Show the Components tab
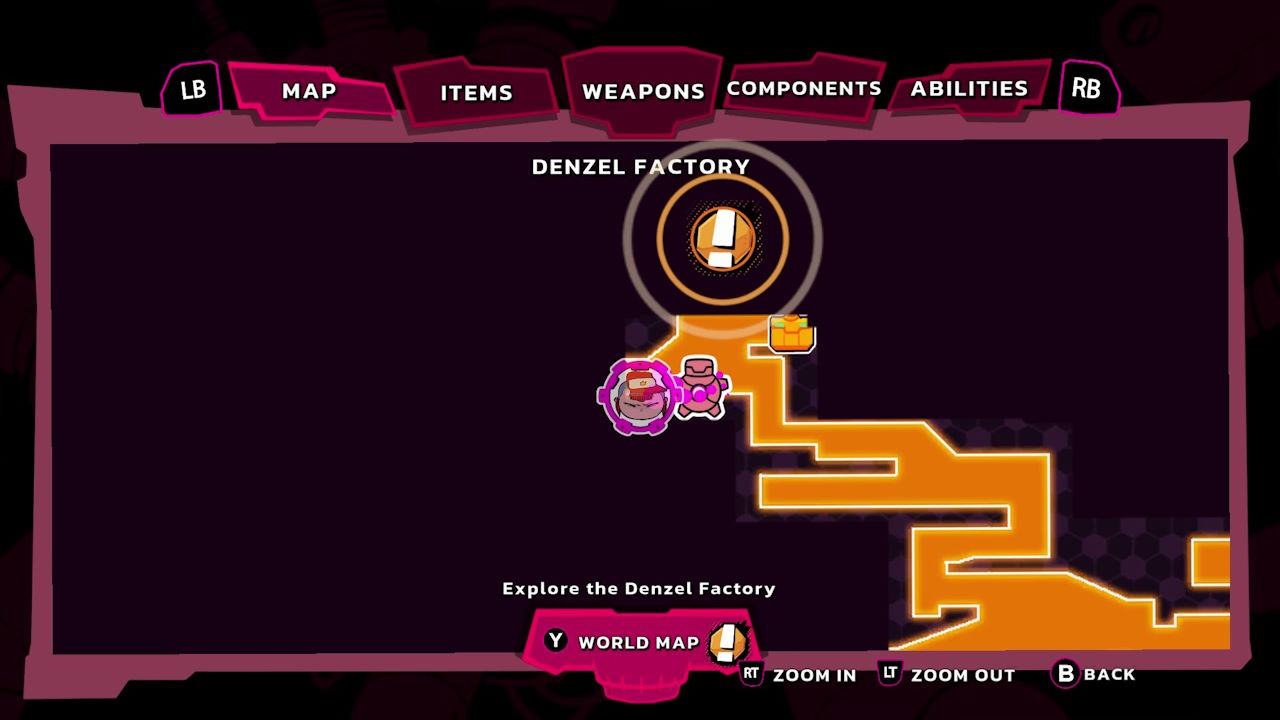Viewport: 1280px width, 720px height. click(x=804, y=89)
